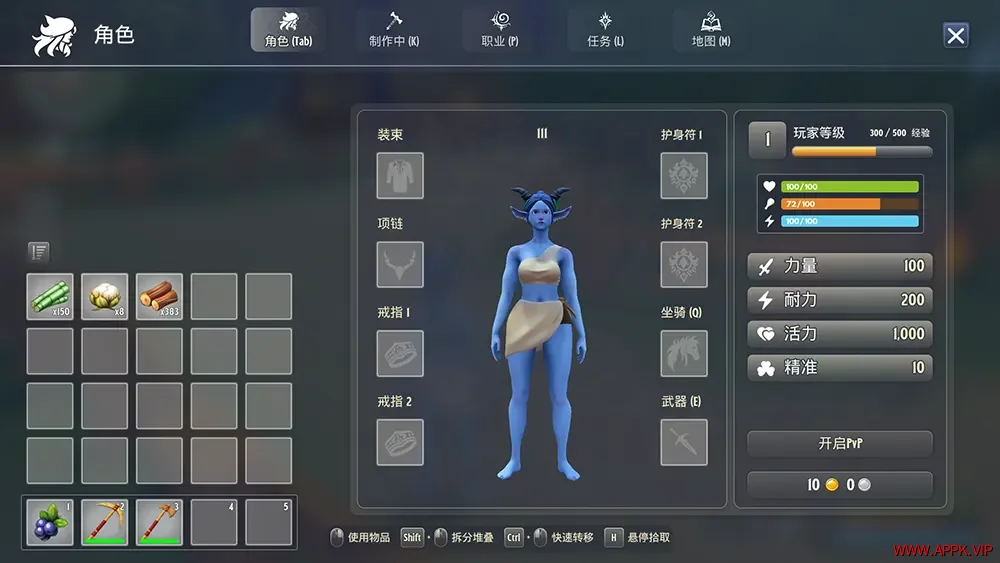The image size is (1000, 563).
Task: Pick the pickaxe in hotbar slot 2
Action: tap(105, 522)
